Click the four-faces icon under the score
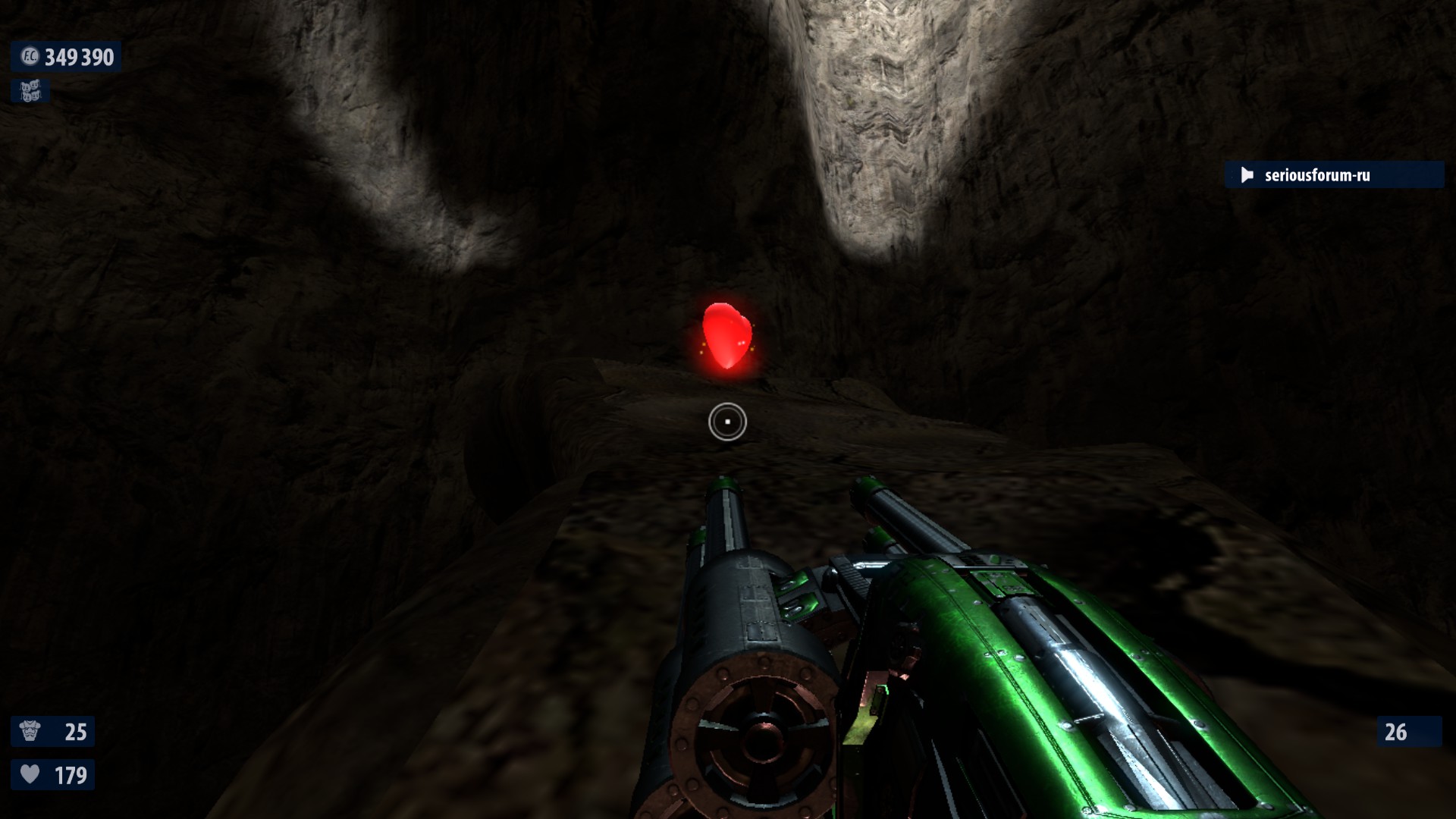 coord(30,92)
